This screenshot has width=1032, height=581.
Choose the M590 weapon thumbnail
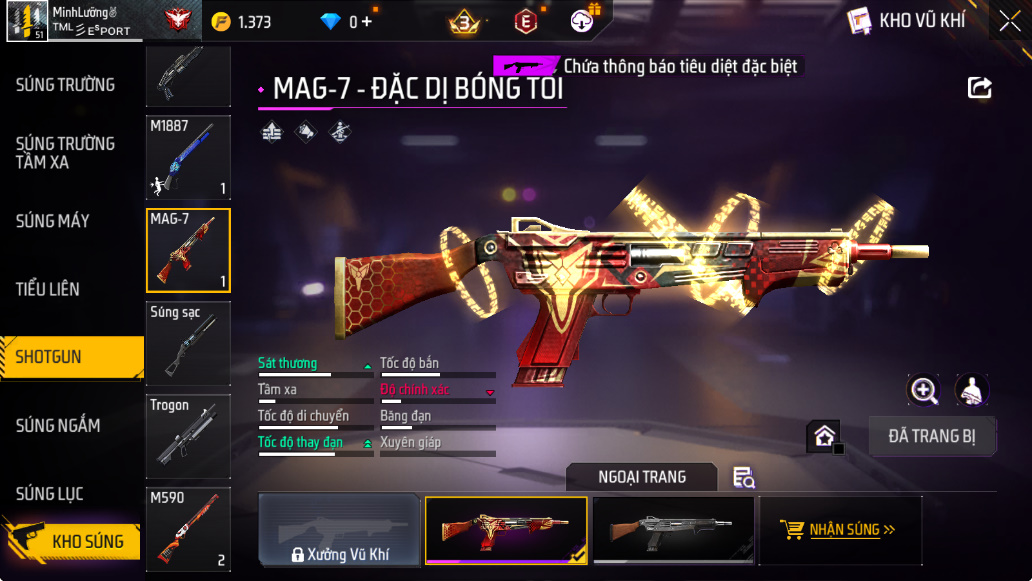click(x=188, y=529)
